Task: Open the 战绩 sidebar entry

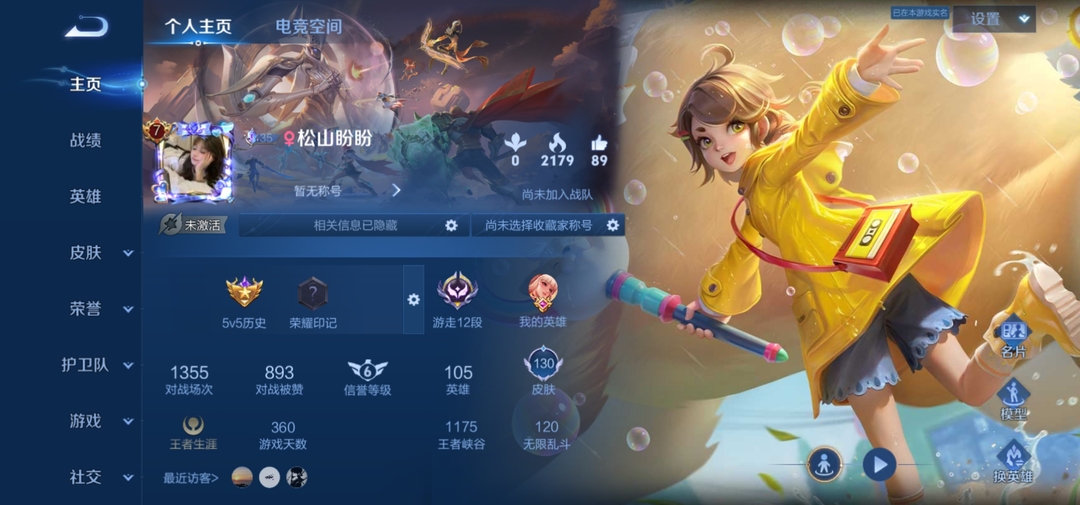Action: click(85, 140)
